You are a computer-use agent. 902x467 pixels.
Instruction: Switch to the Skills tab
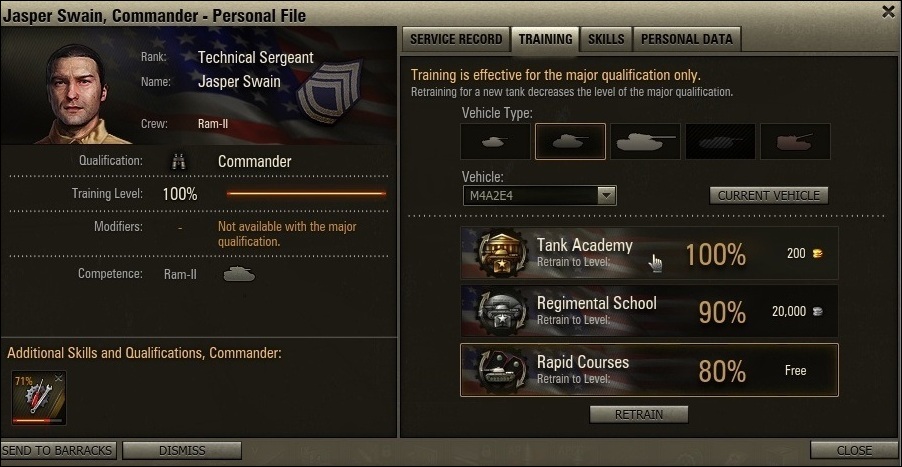click(x=606, y=39)
